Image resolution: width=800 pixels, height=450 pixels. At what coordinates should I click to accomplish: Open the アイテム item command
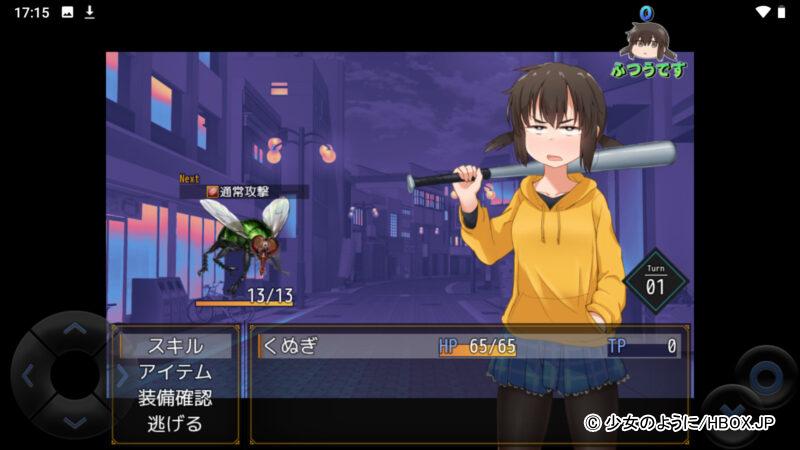(175, 372)
